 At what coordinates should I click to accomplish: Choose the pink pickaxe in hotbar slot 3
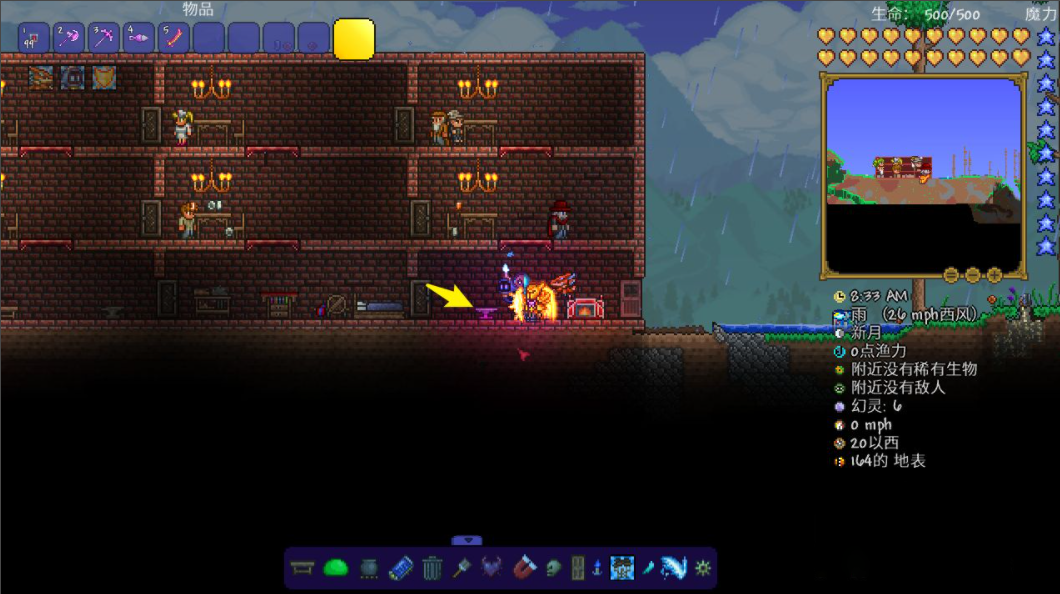click(103, 39)
